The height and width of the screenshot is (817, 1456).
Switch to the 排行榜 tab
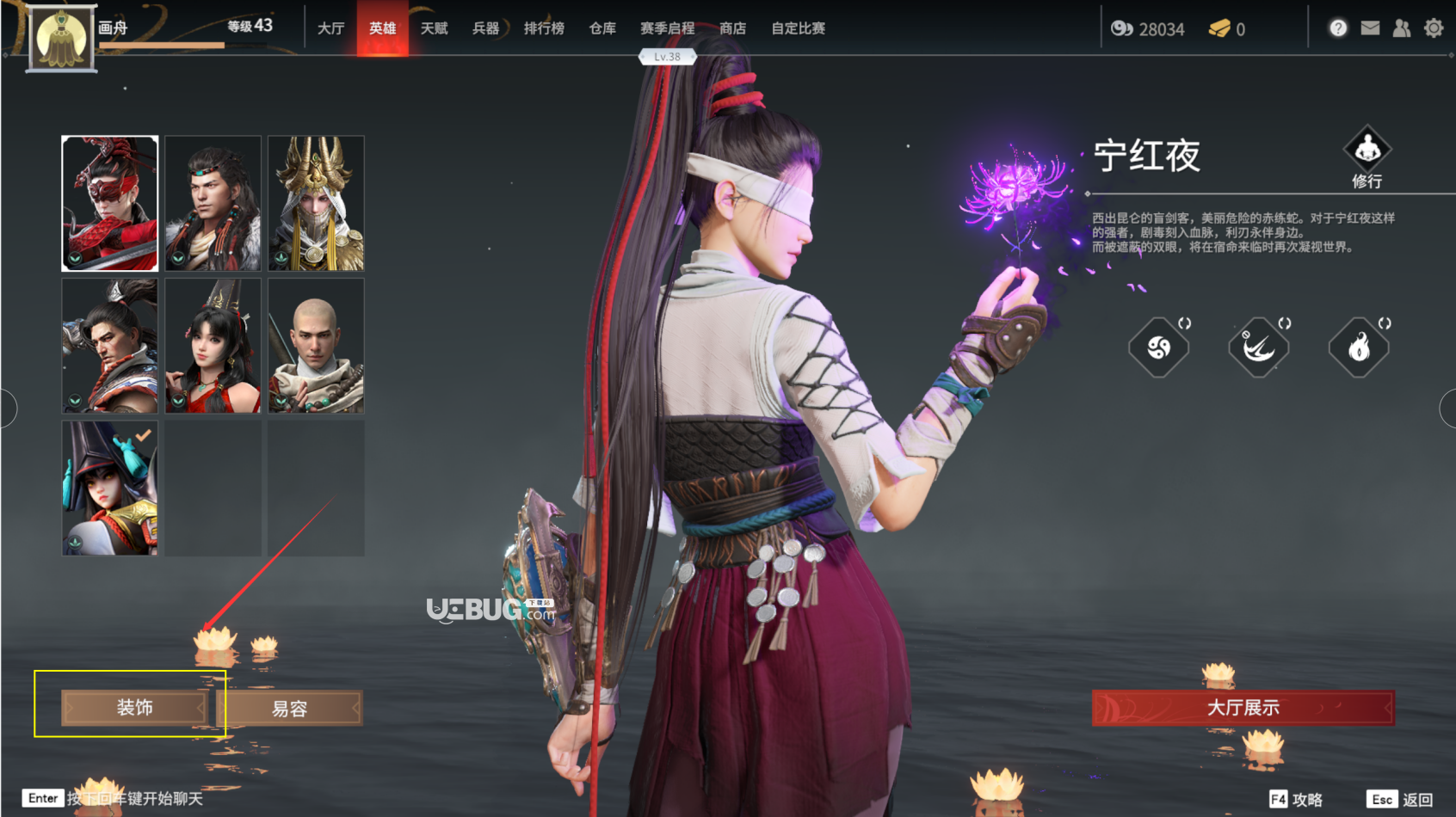click(544, 28)
